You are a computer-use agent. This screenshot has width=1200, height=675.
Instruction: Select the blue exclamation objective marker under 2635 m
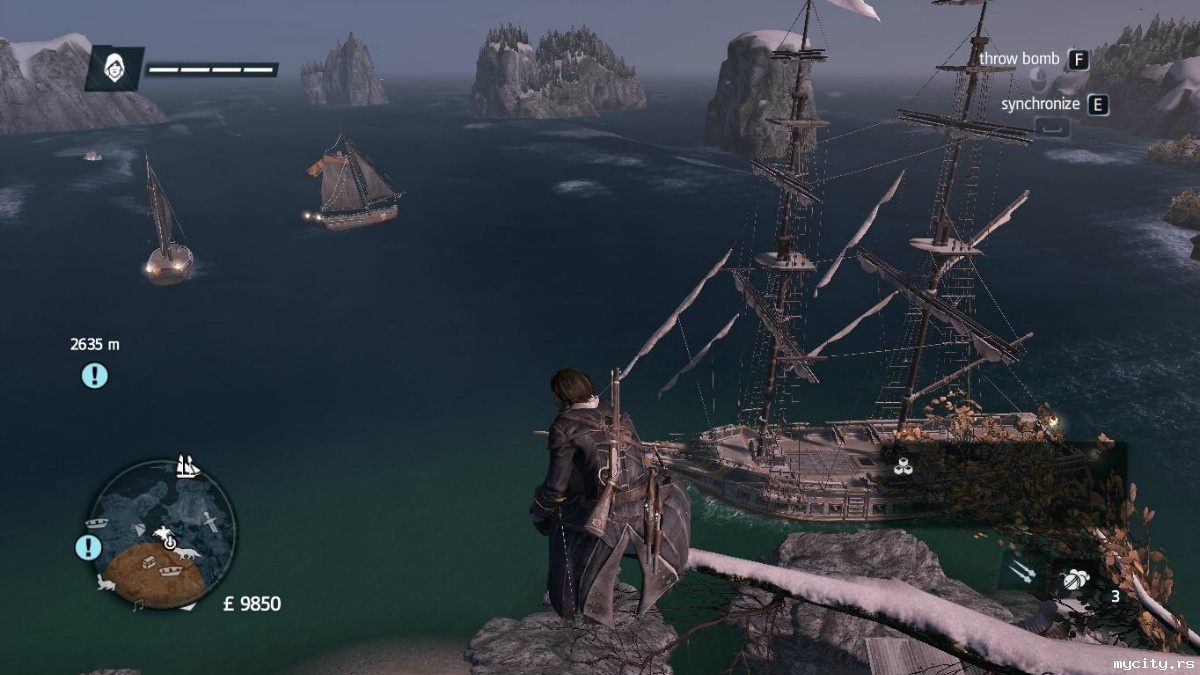tap(94, 376)
